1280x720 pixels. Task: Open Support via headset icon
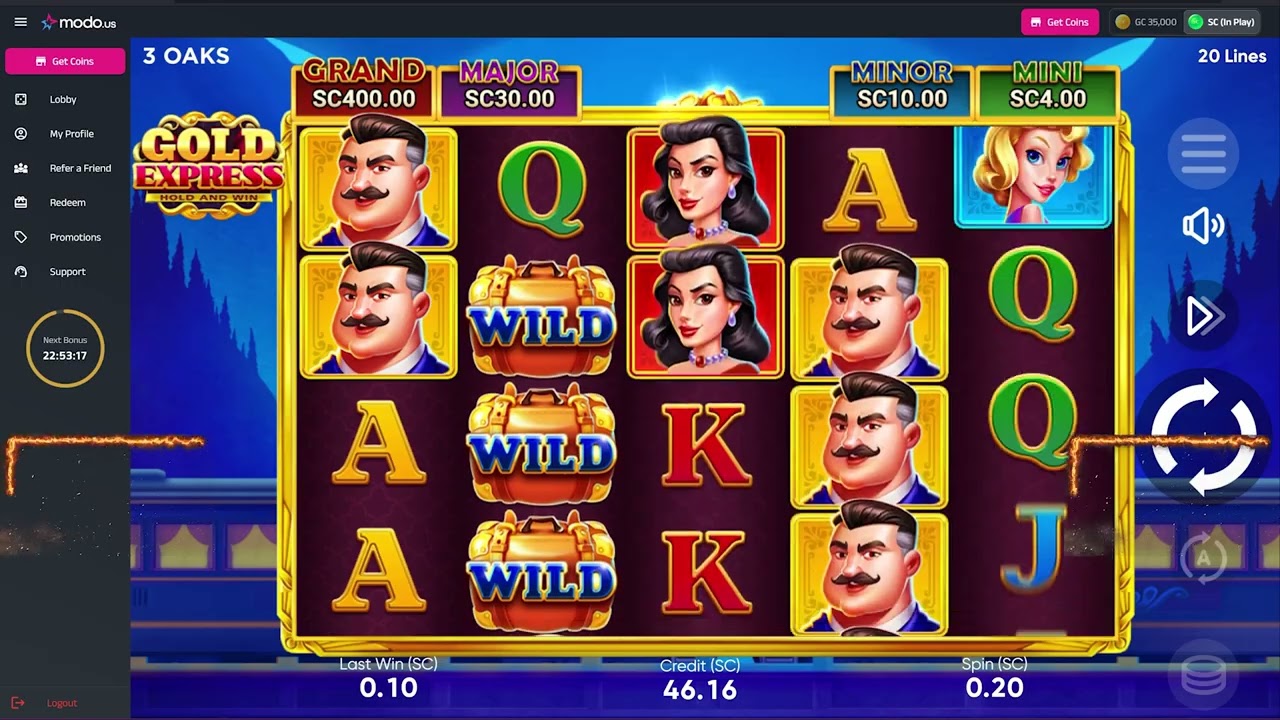[x=21, y=271]
